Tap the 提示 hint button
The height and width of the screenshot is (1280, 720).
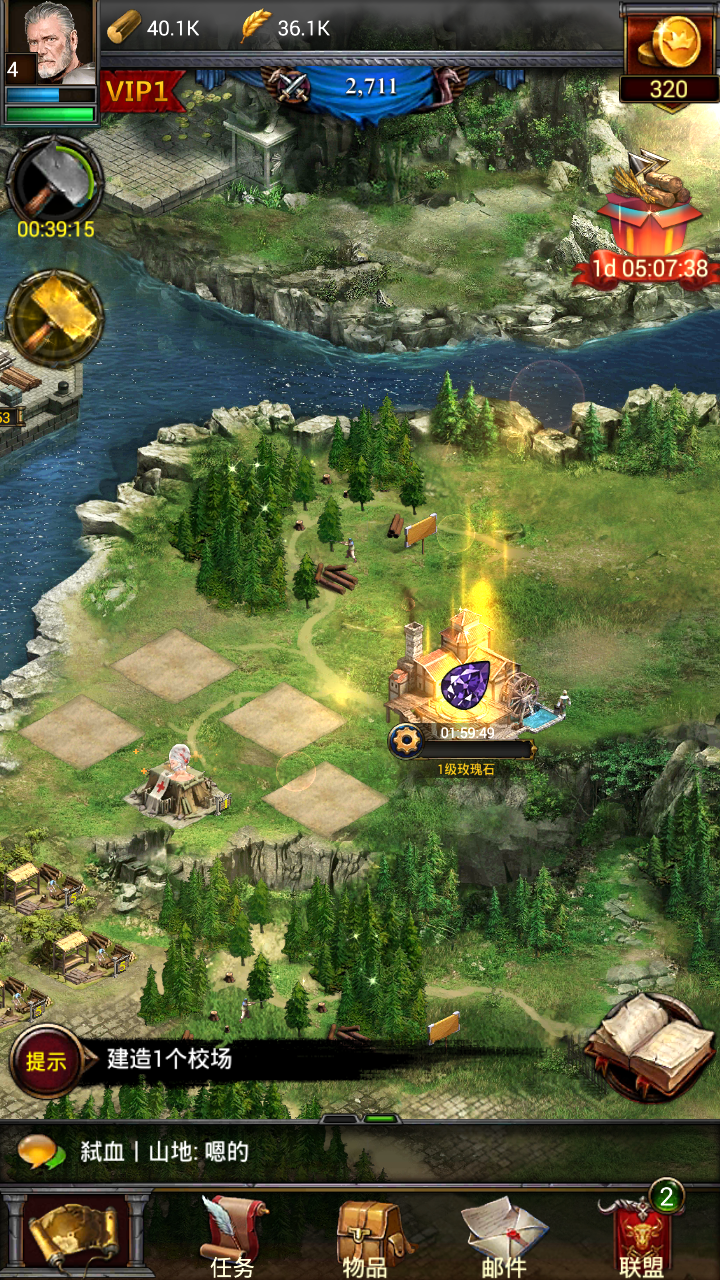coord(46,1061)
